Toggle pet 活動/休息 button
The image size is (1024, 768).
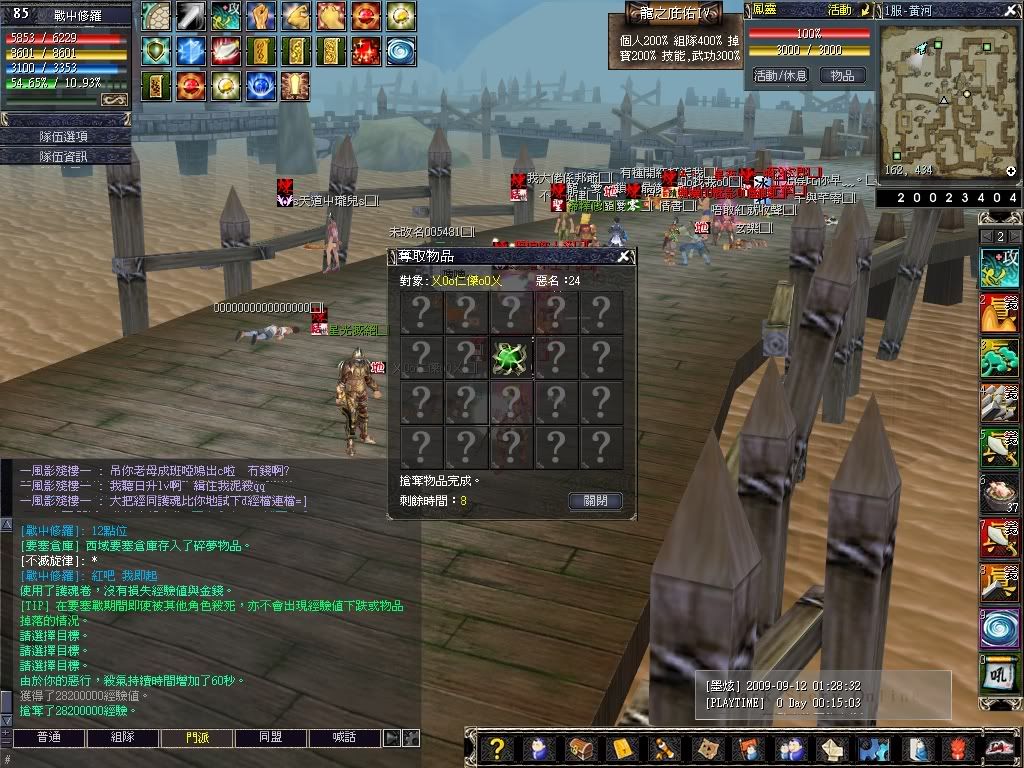pyautogui.click(x=780, y=76)
